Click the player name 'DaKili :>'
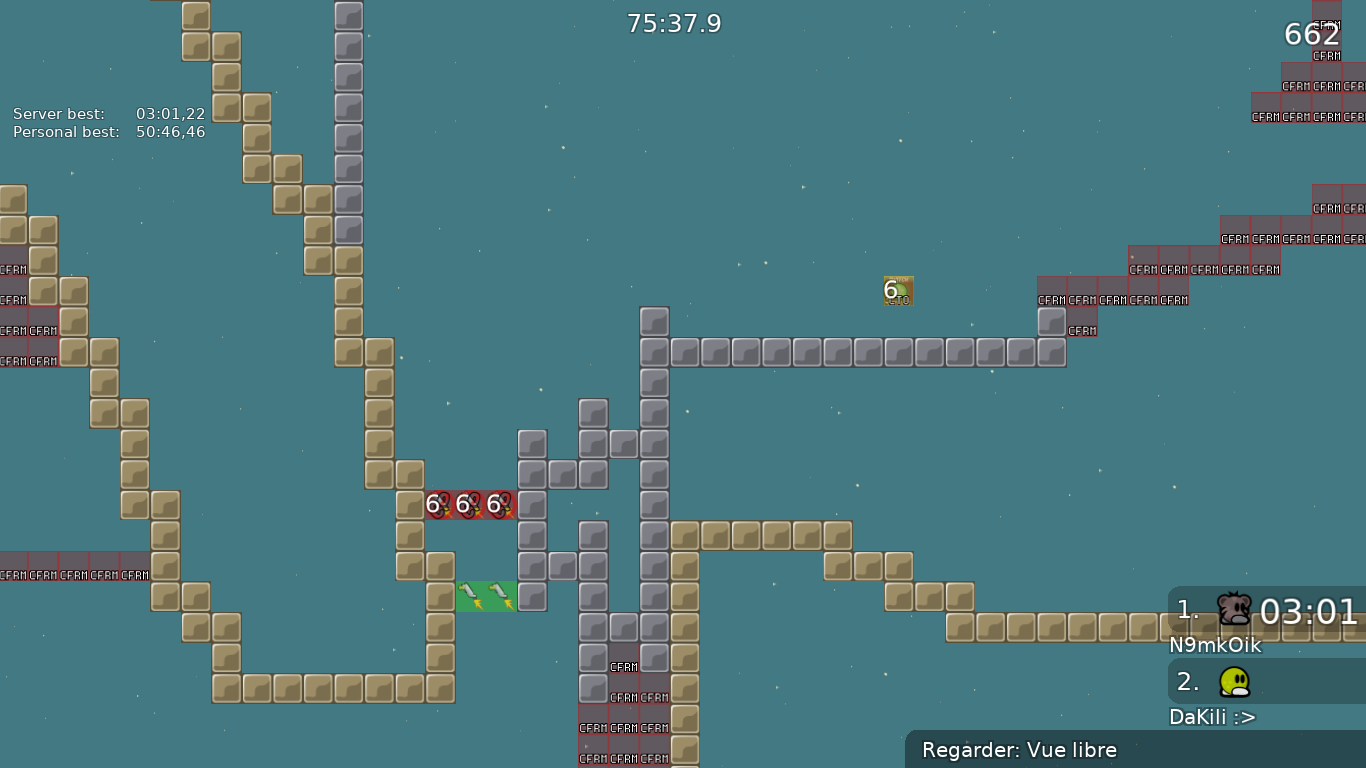 click(x=1212, y=717)
